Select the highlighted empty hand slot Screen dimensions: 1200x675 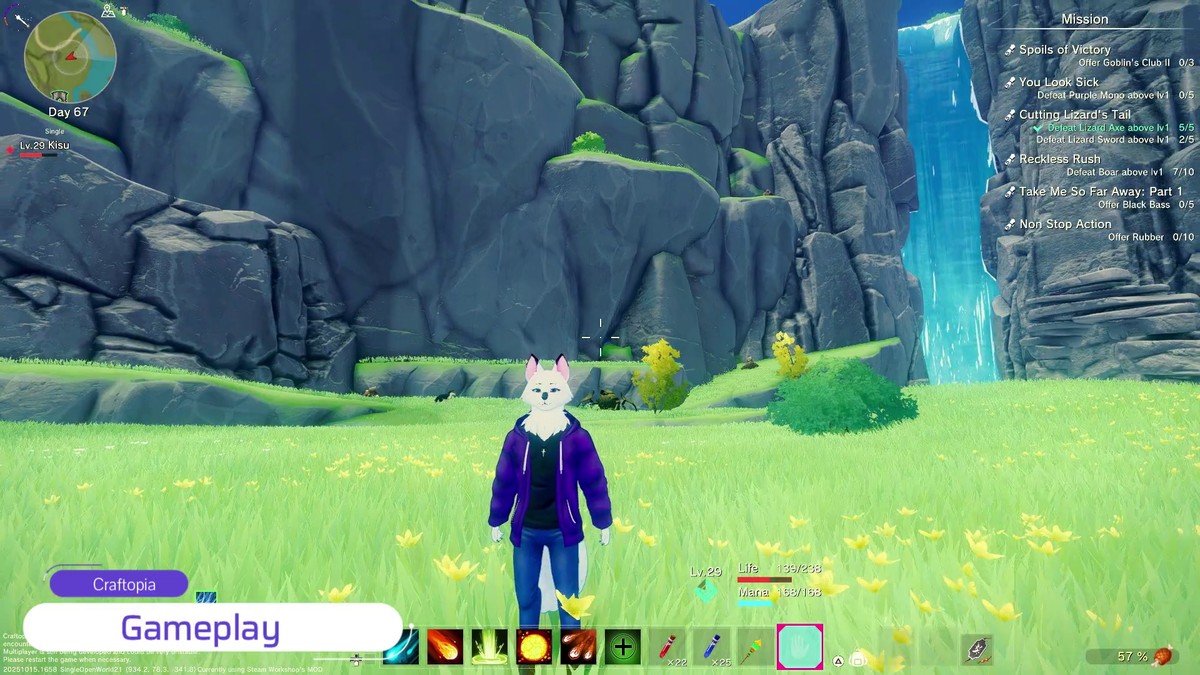[800, 647]
